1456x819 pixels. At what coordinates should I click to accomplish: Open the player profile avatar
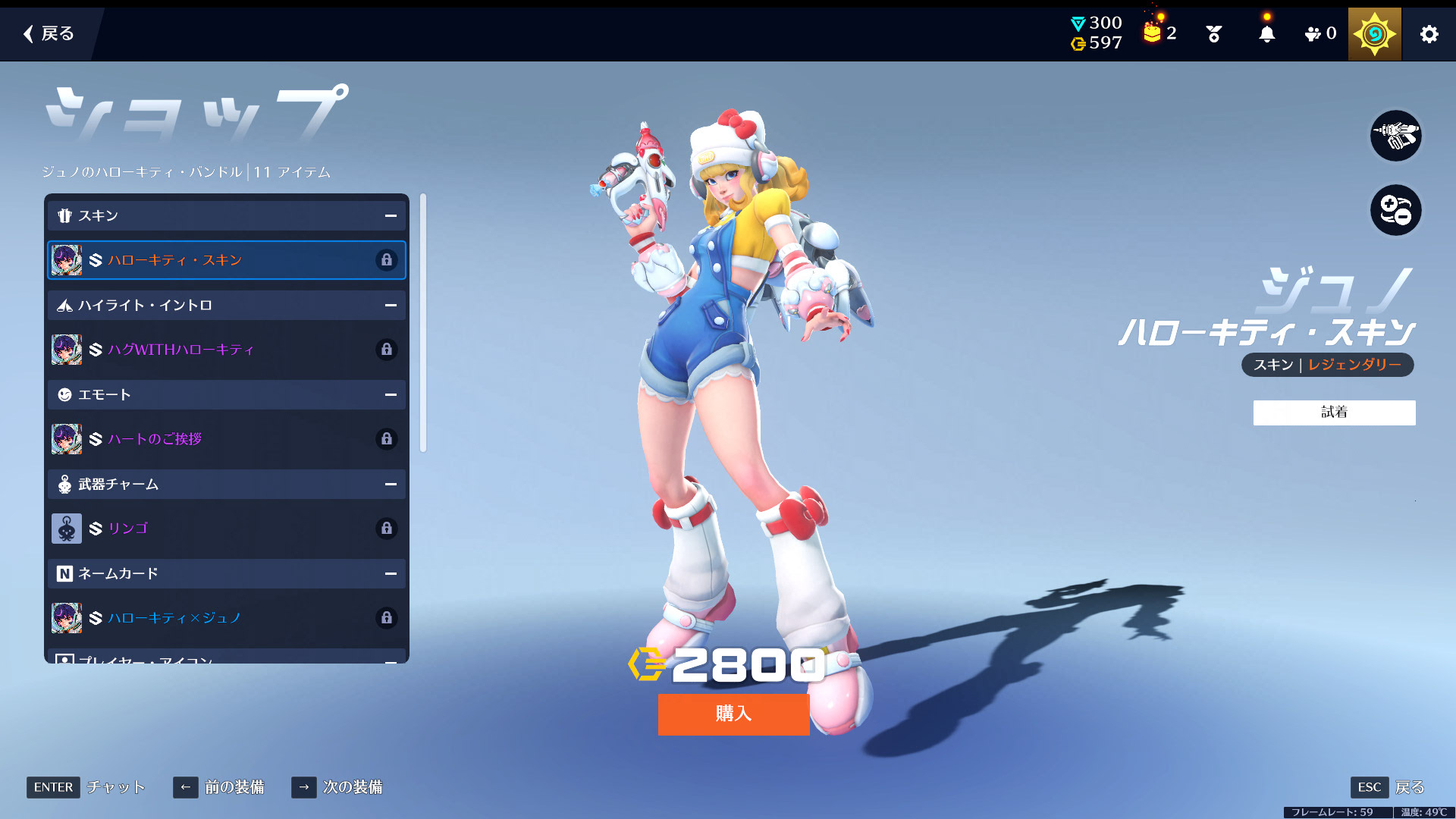point(1374,34)
